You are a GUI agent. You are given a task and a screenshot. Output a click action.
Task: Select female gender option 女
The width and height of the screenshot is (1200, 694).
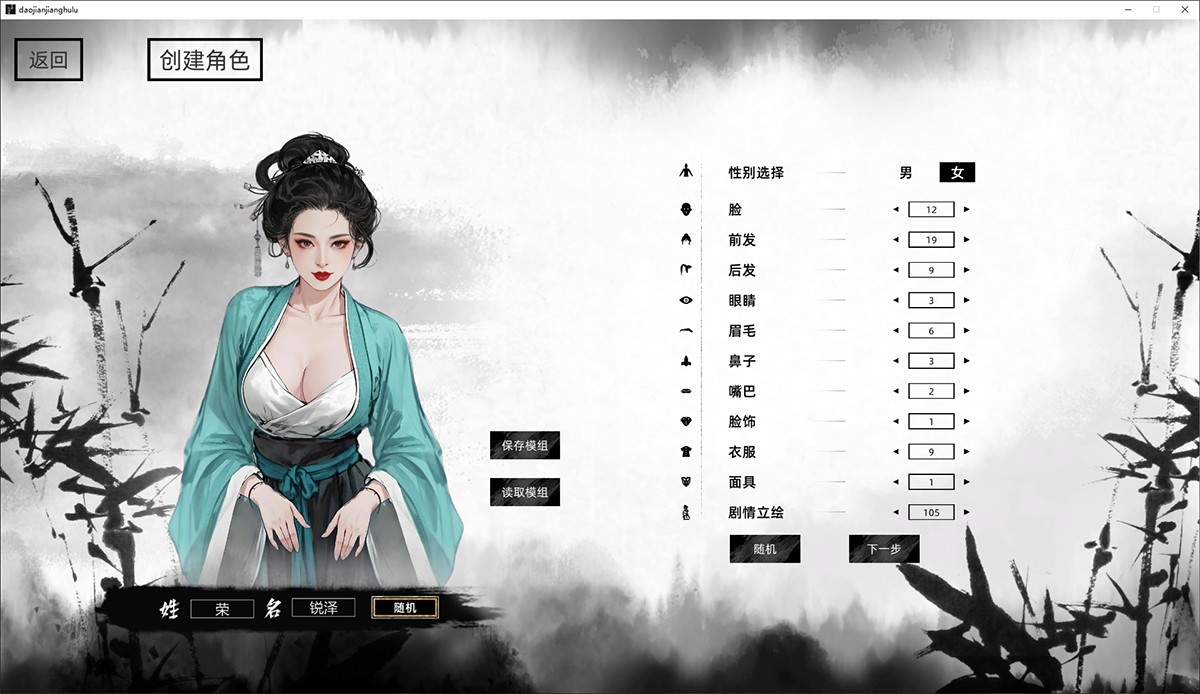pyautogui.click(x=957, y=172)
